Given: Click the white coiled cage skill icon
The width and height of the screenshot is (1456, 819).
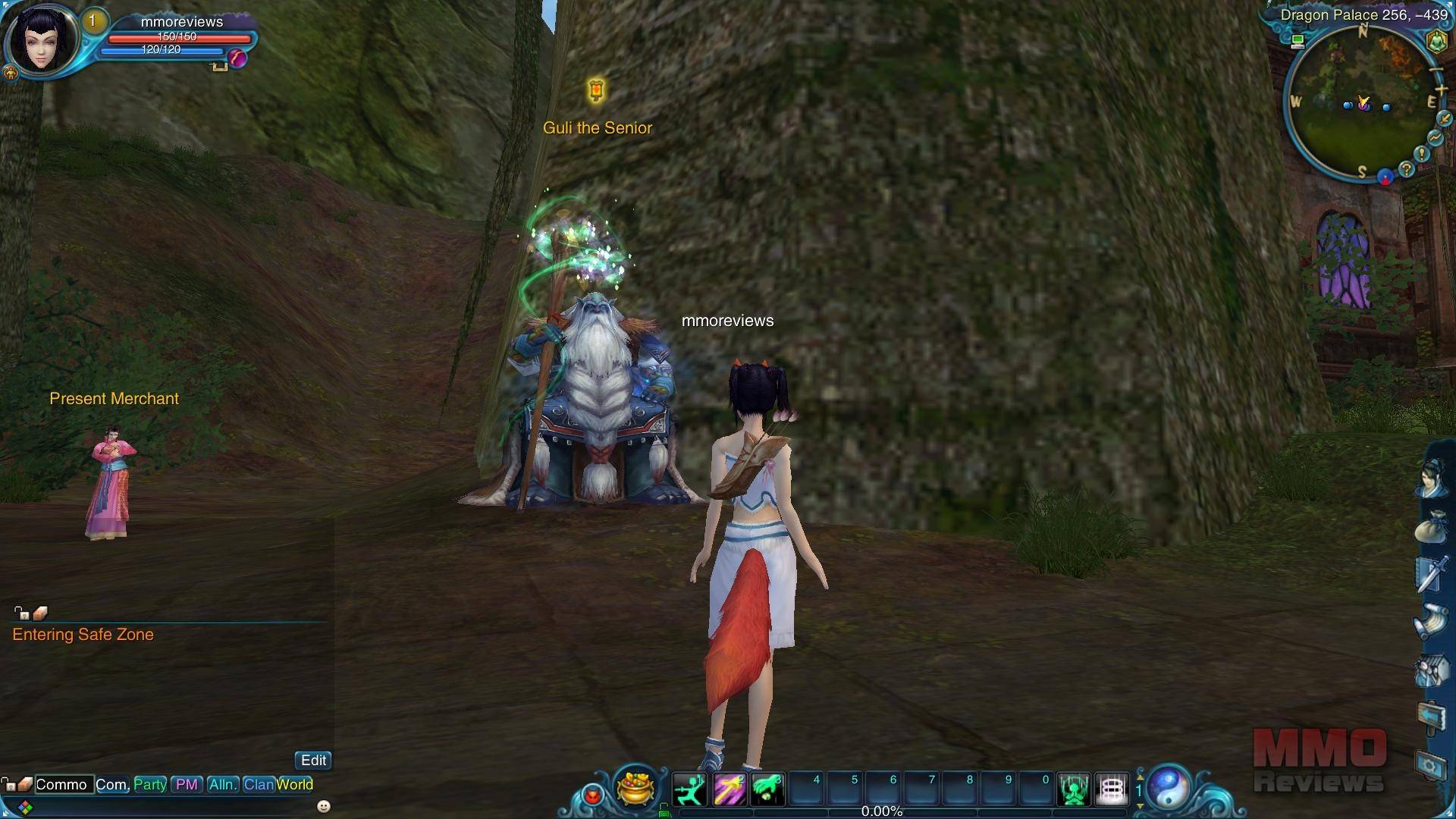Looking at the screenshot, I should pyautogui.click(x=1112, y=789).
